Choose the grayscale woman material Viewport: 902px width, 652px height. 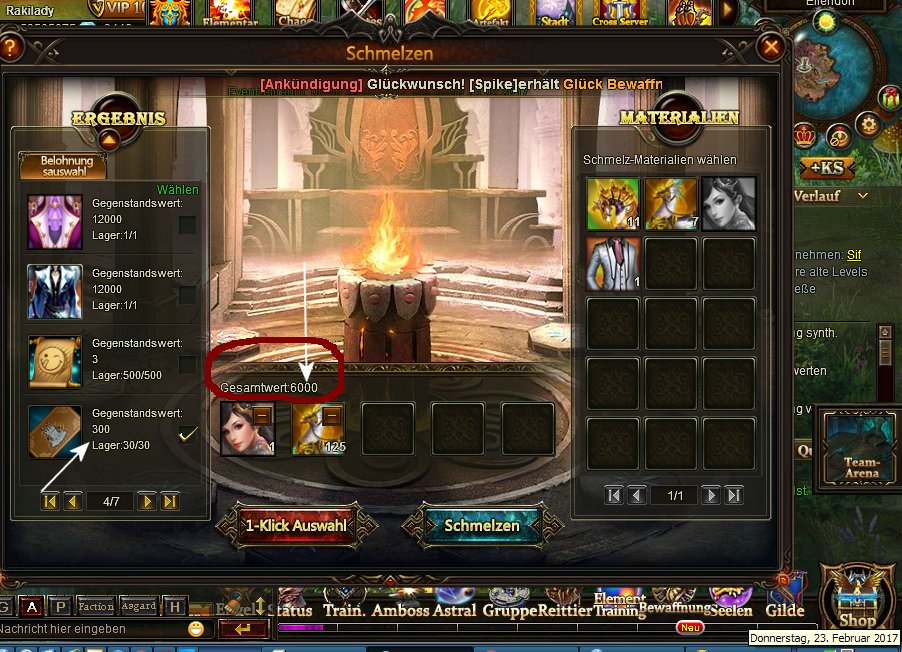[728, 203]
